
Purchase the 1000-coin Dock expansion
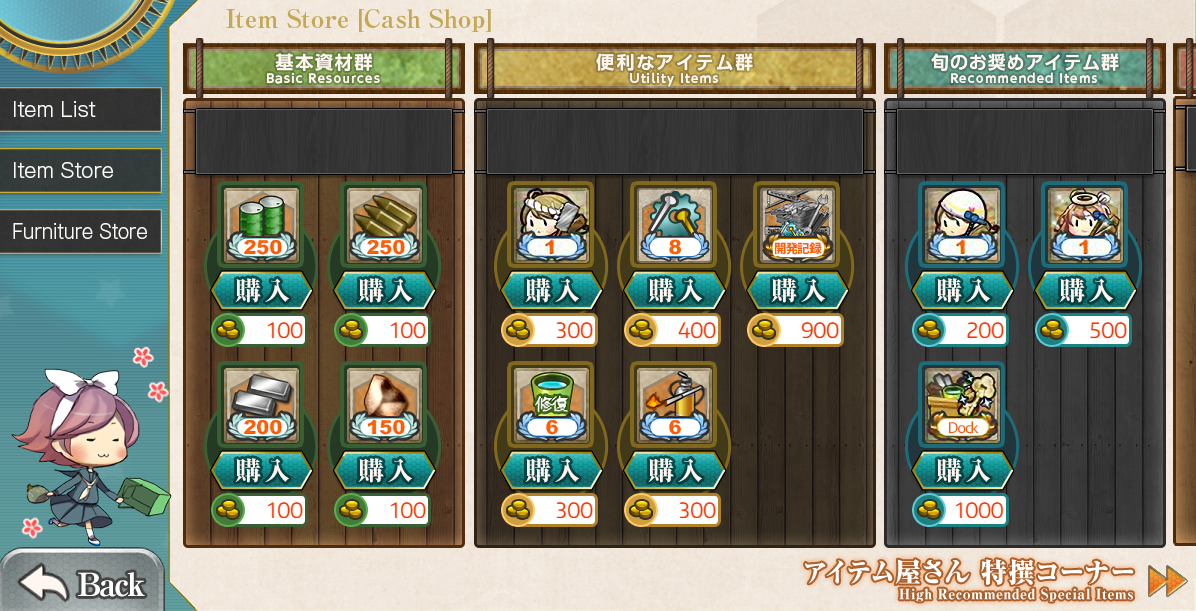pyautogui.click(x=962, y=471)
